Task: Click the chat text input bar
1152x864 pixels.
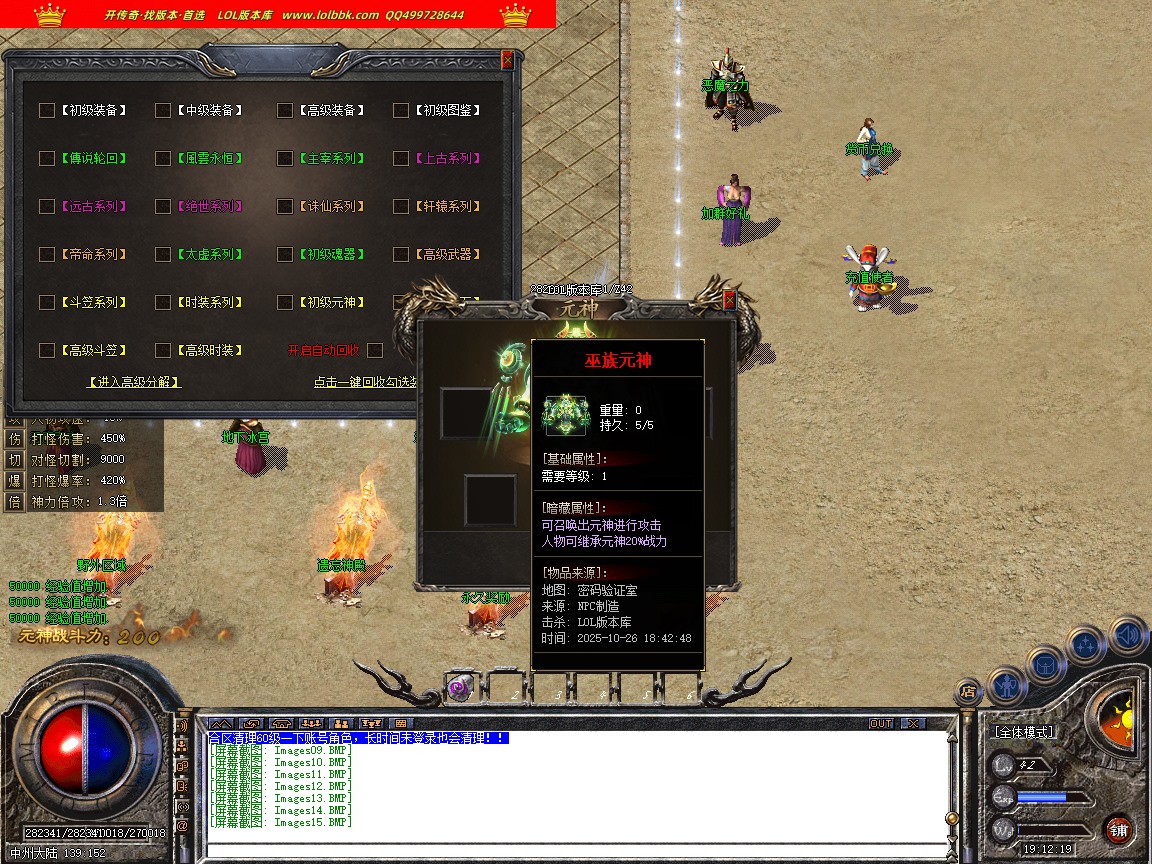Action: point(575,850)
